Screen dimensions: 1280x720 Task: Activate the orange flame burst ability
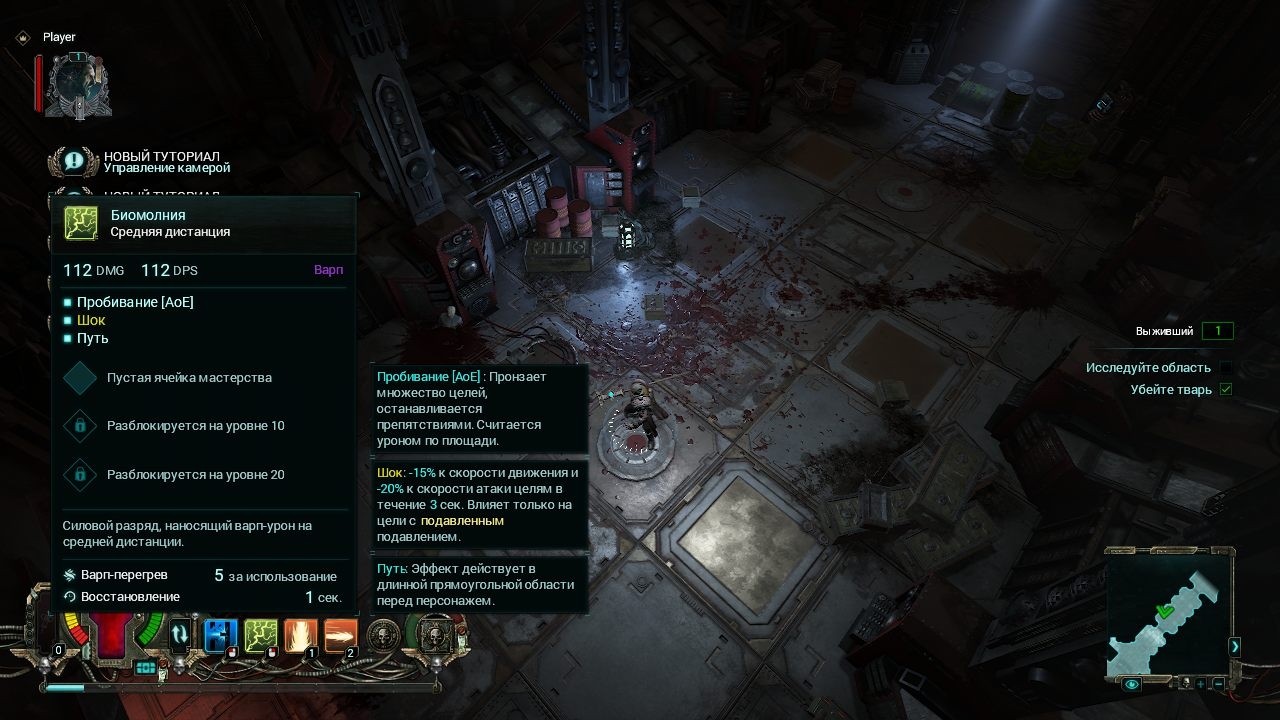[x=301, y=636]
